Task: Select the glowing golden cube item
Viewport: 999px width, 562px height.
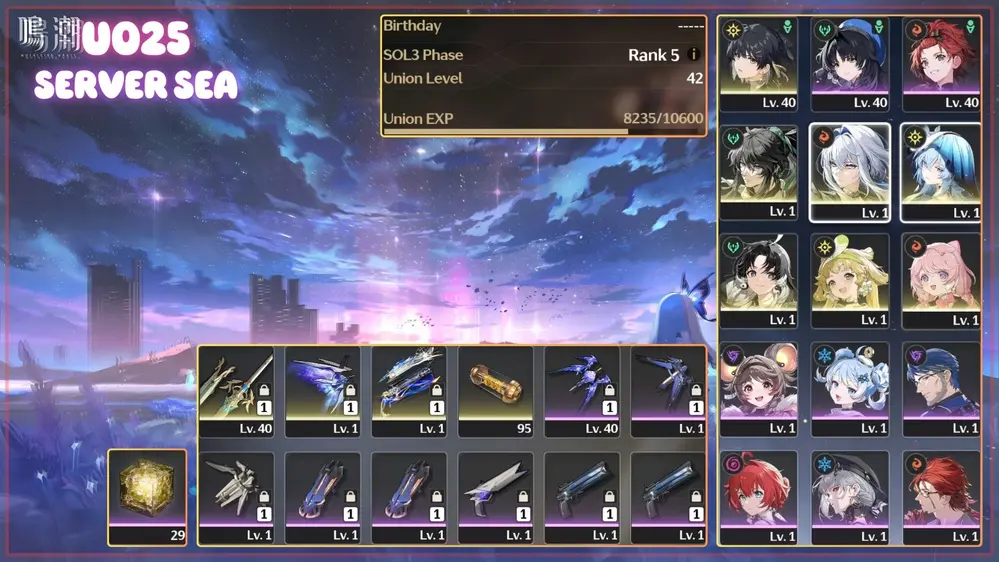Action: [147, 490]
